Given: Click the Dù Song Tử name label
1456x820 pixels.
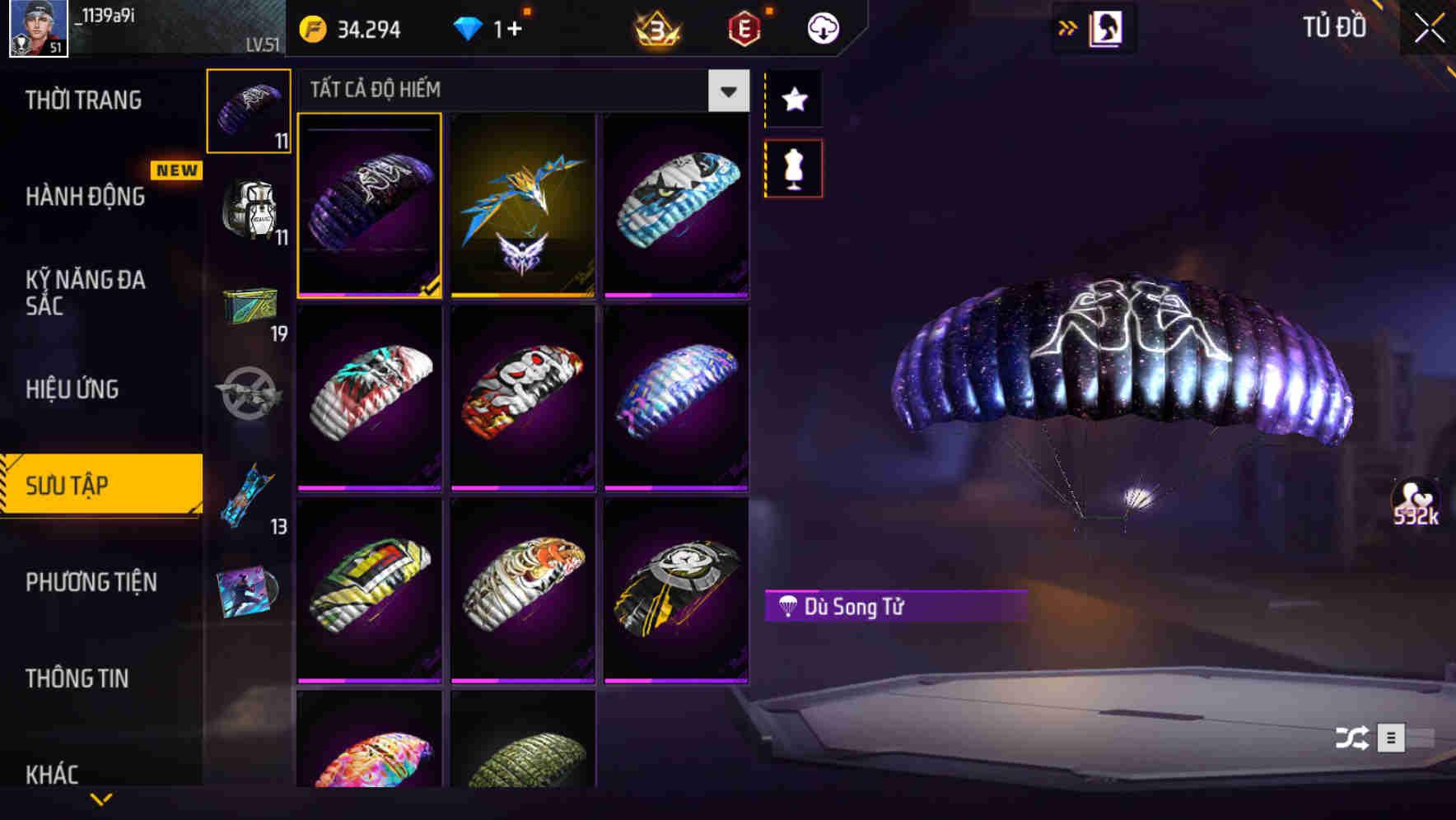Looking at the screenshot, I should tap(894, 608).
